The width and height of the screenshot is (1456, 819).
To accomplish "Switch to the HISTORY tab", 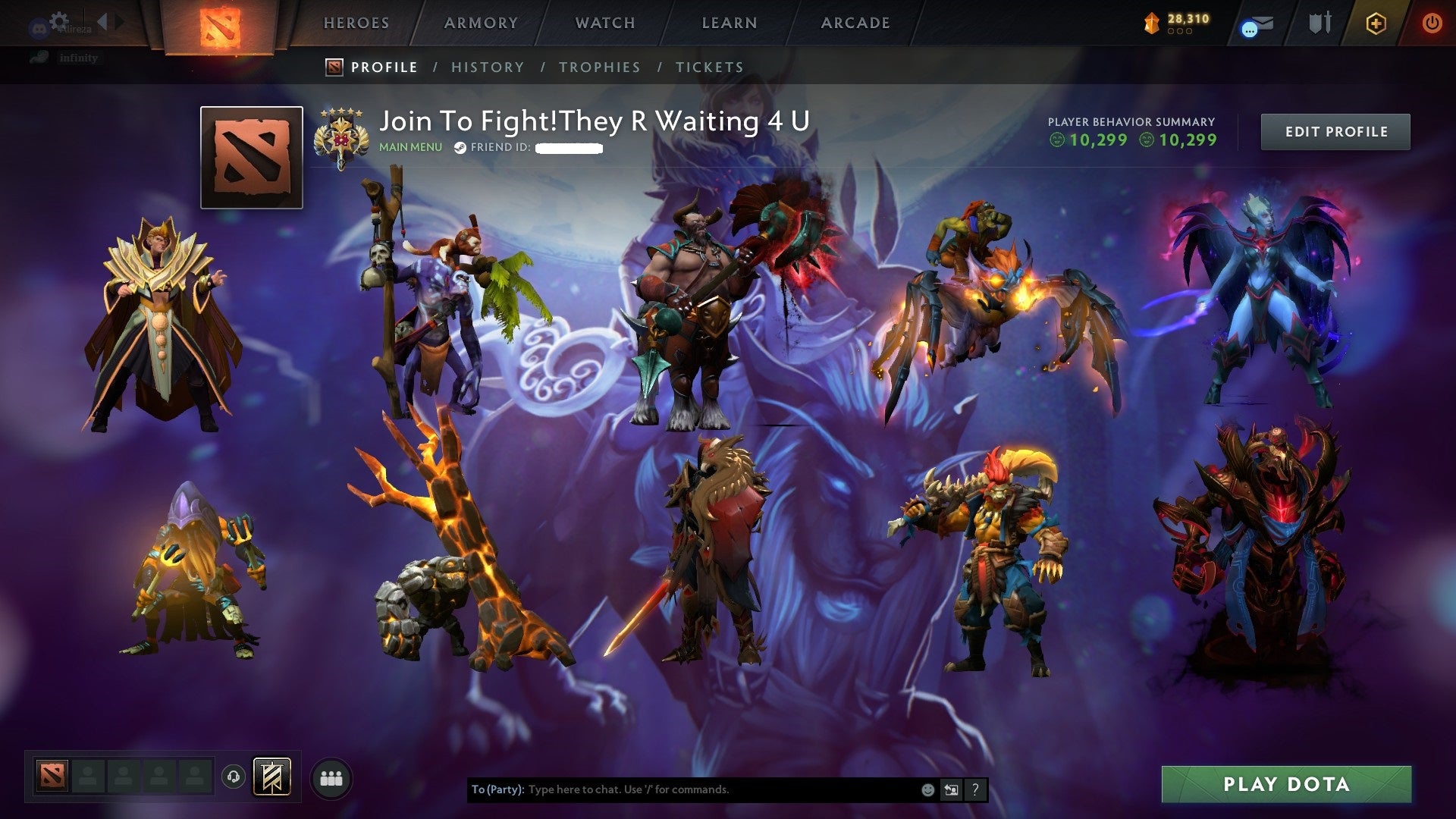I will click(x=488, y=67).
